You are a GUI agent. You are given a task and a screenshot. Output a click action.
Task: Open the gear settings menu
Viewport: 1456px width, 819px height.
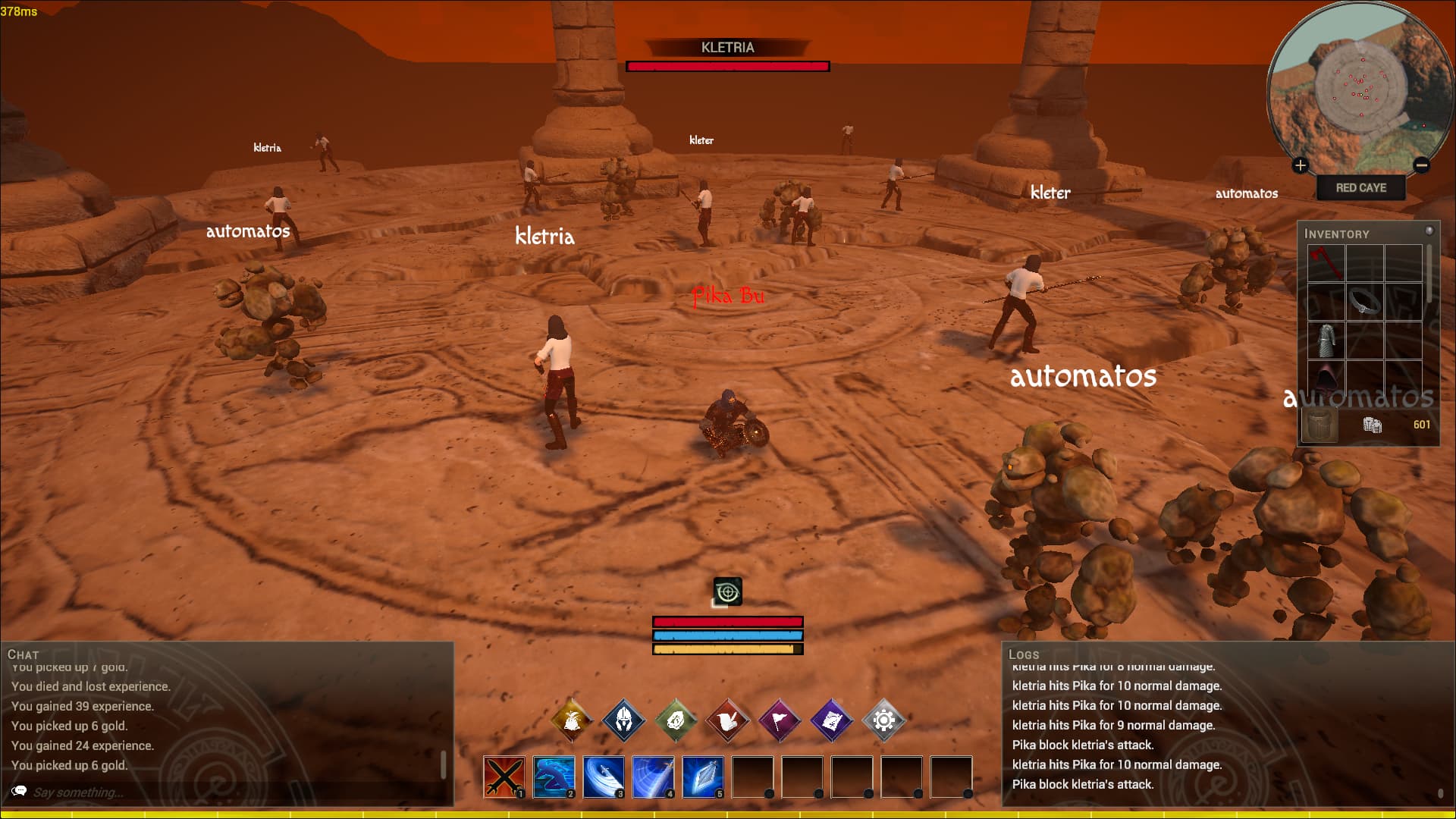coord(883,719)
